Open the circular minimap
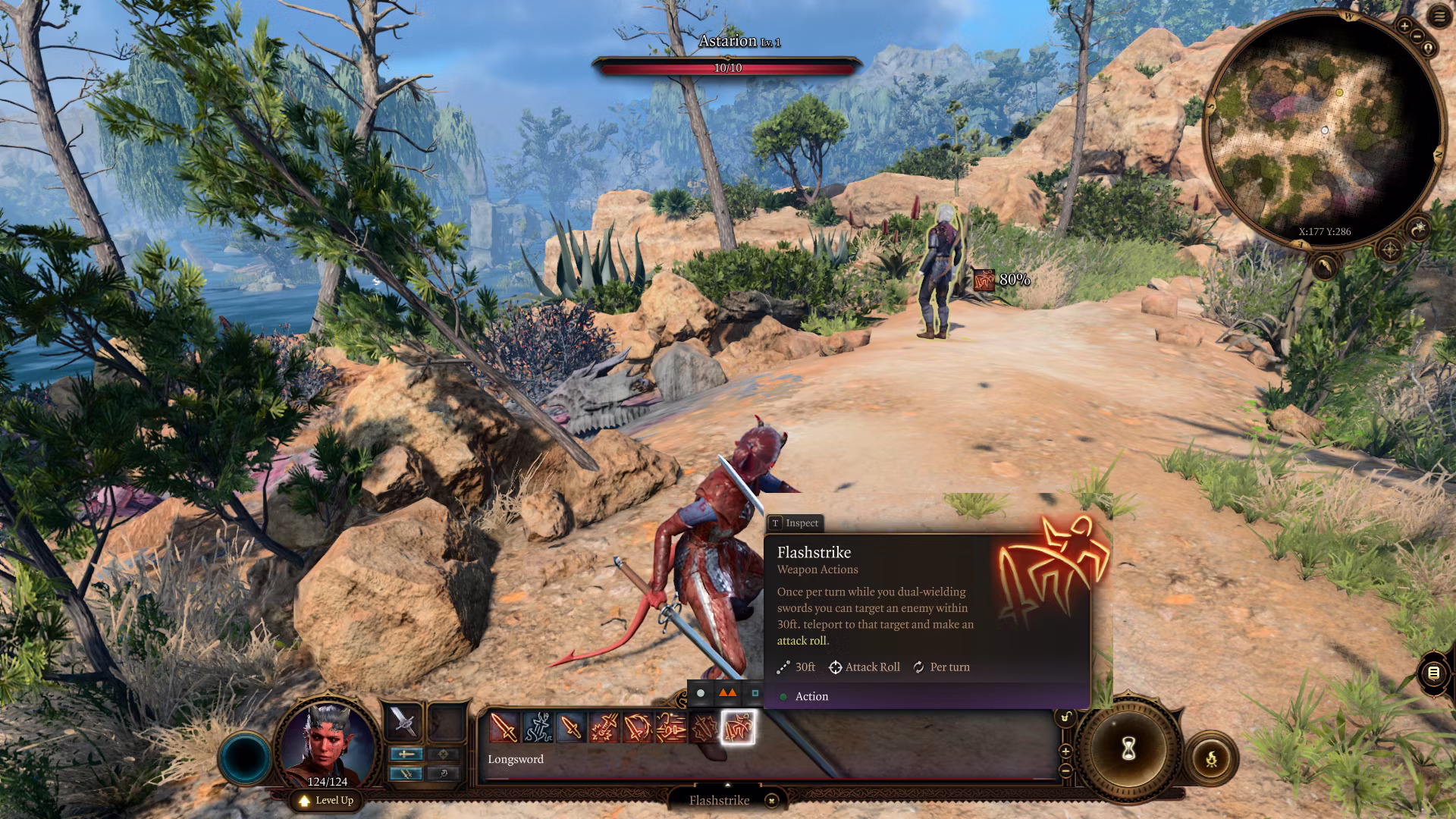 pyautogui.click(x=1323, y=129)
